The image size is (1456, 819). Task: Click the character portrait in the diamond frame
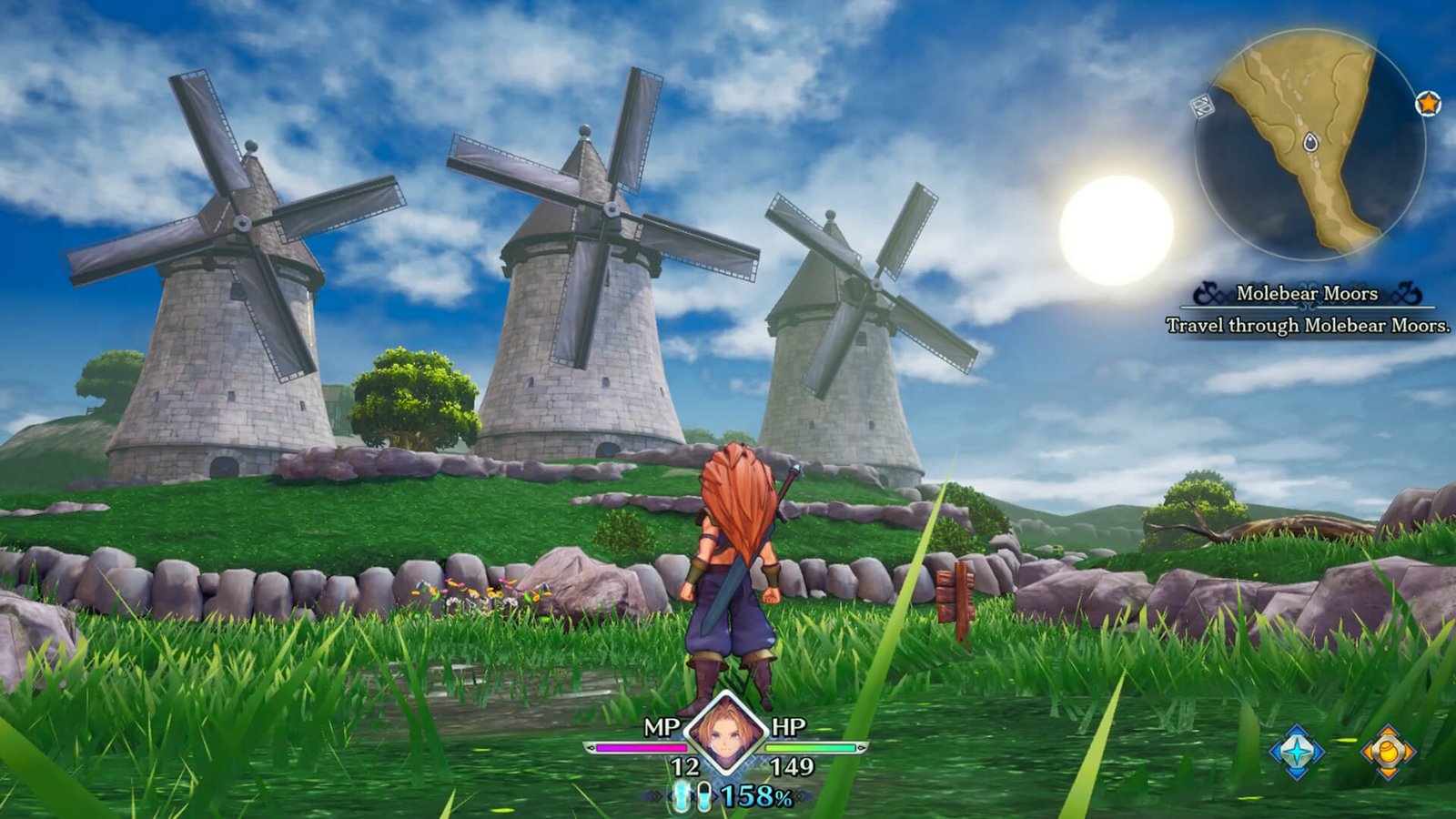tap(723, 733)
